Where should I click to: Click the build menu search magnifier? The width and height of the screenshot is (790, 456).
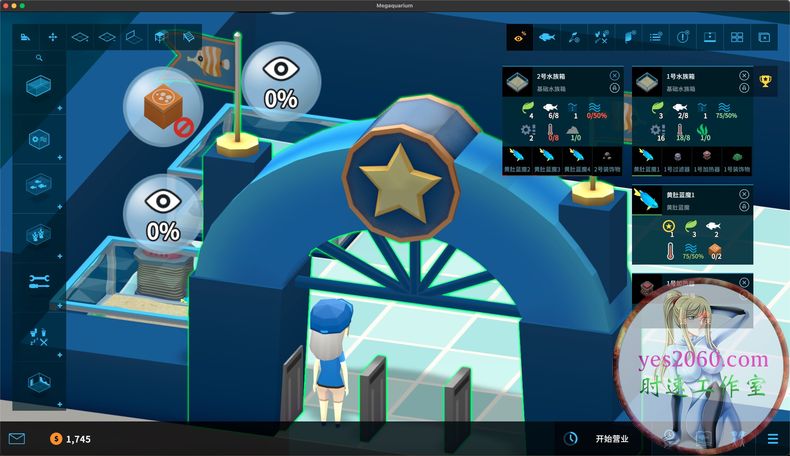pos(39,59)
